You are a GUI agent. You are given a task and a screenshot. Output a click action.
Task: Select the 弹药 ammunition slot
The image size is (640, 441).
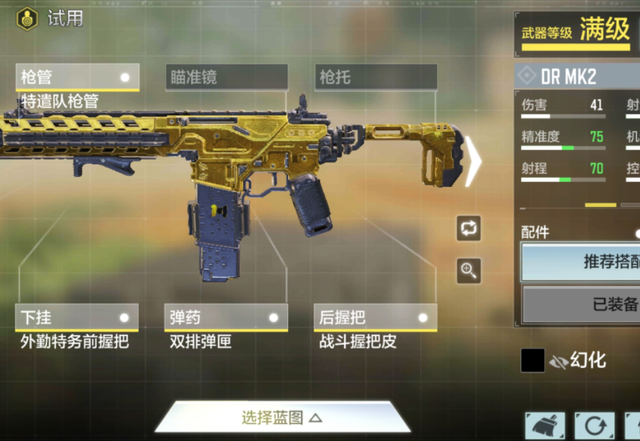pos(227,317)
